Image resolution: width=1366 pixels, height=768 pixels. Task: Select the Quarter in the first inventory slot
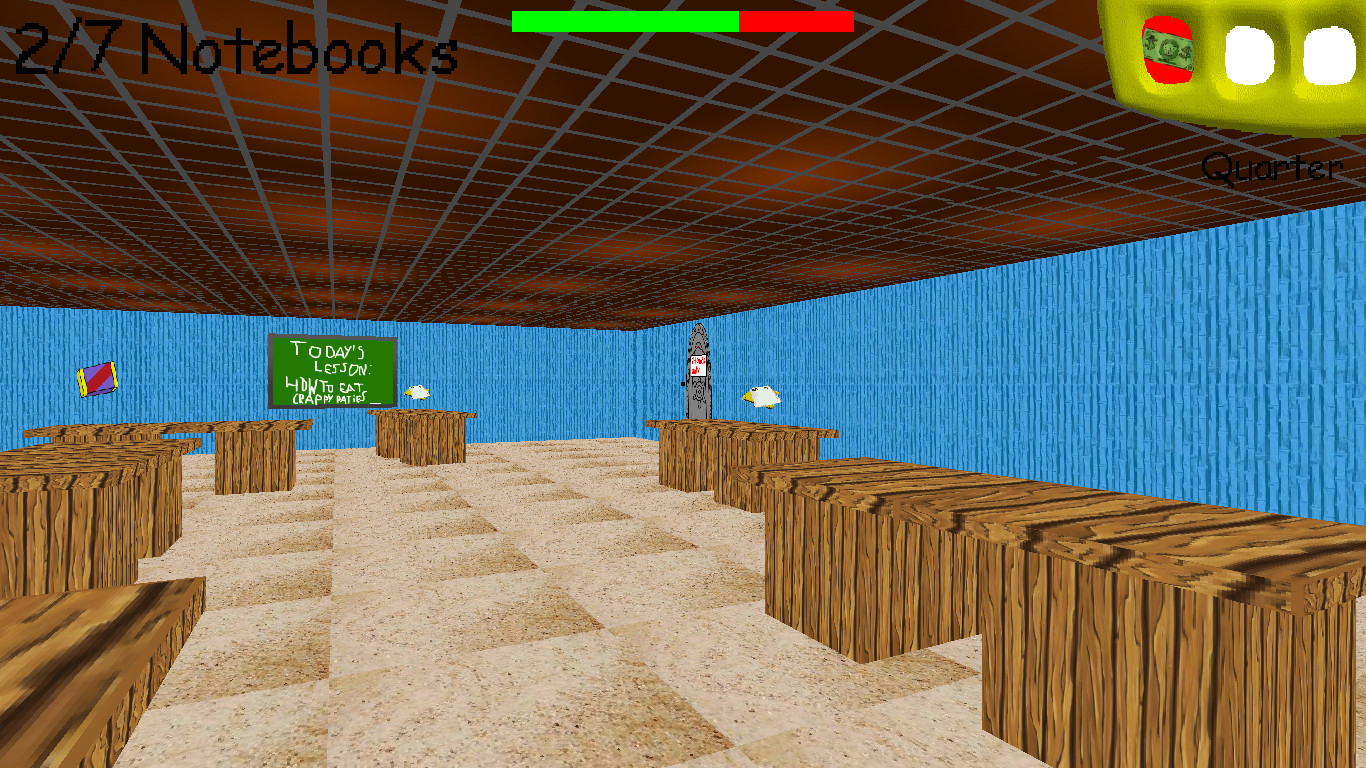(x=1166, y=52)
